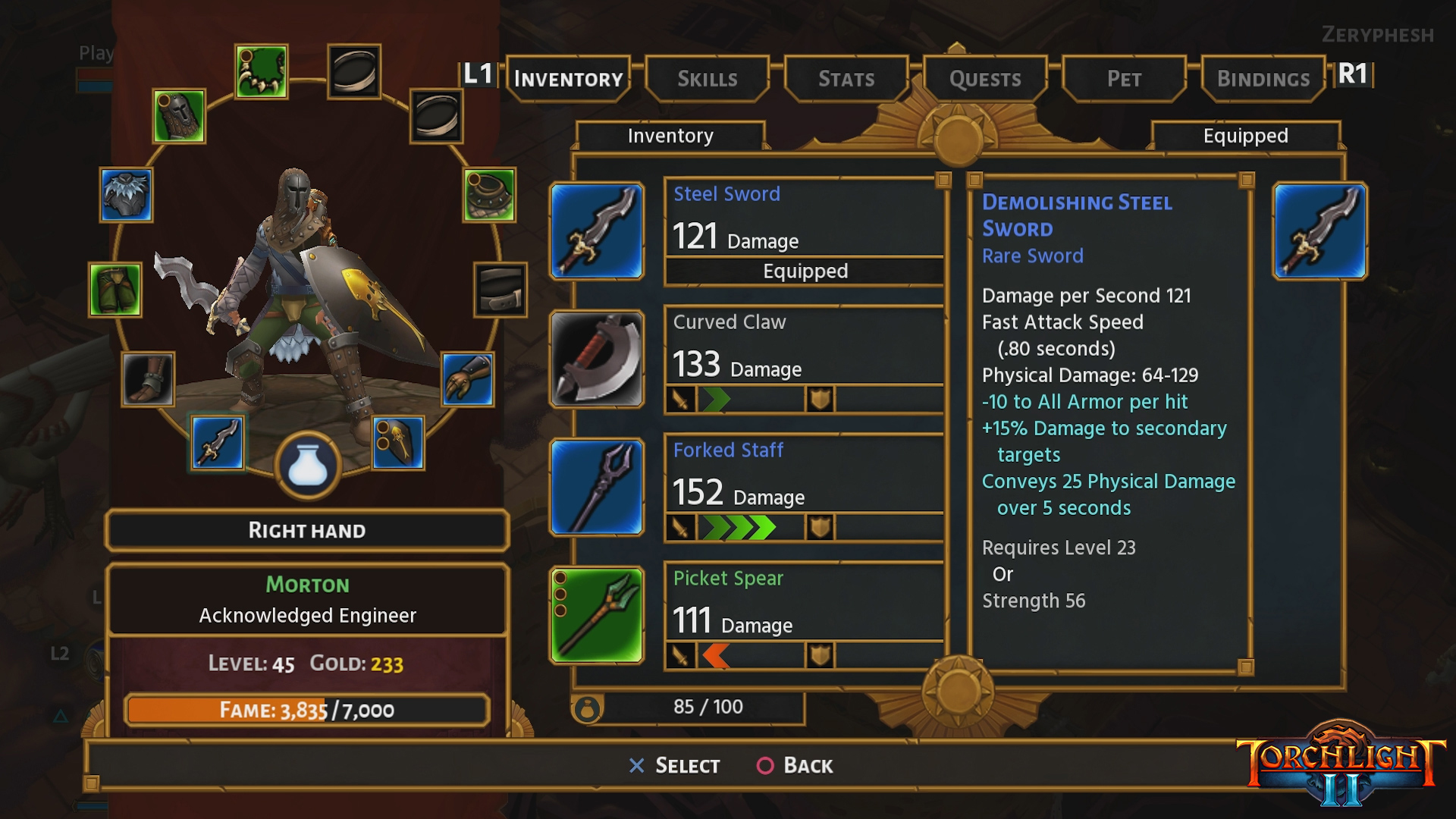Switch to the Skills tab
The width and height of the screenshot is (1456, 819).
point(707,79)
